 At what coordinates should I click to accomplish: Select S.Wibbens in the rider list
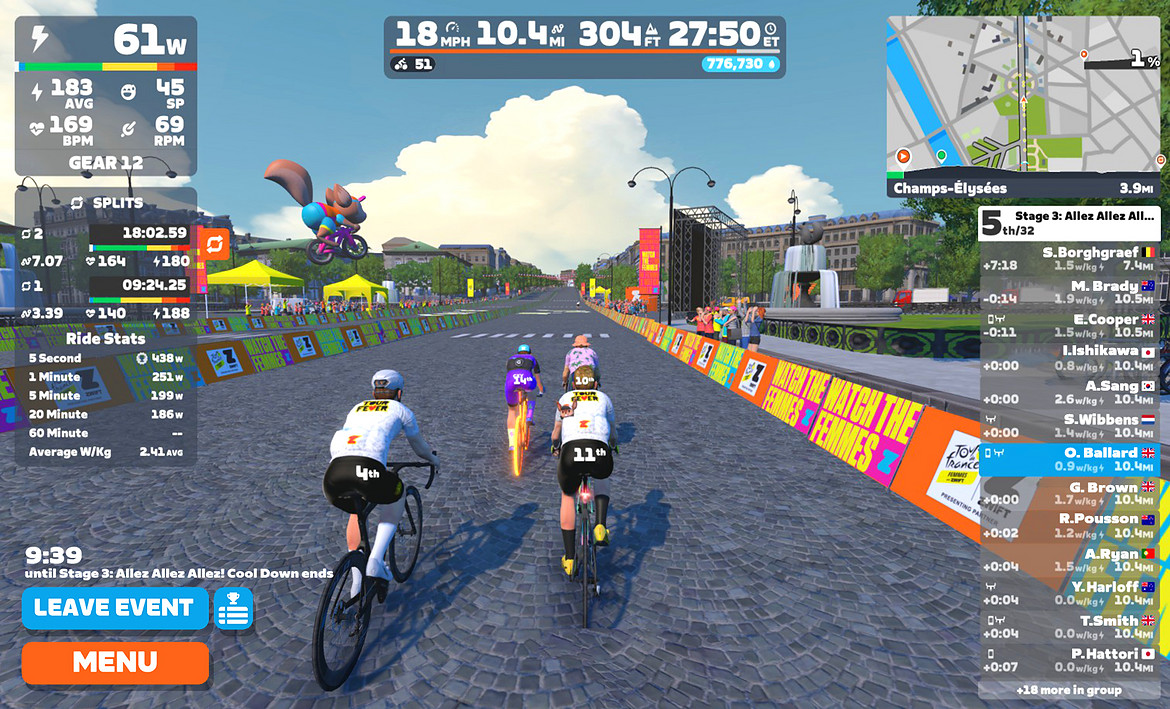pos(1069,425)
